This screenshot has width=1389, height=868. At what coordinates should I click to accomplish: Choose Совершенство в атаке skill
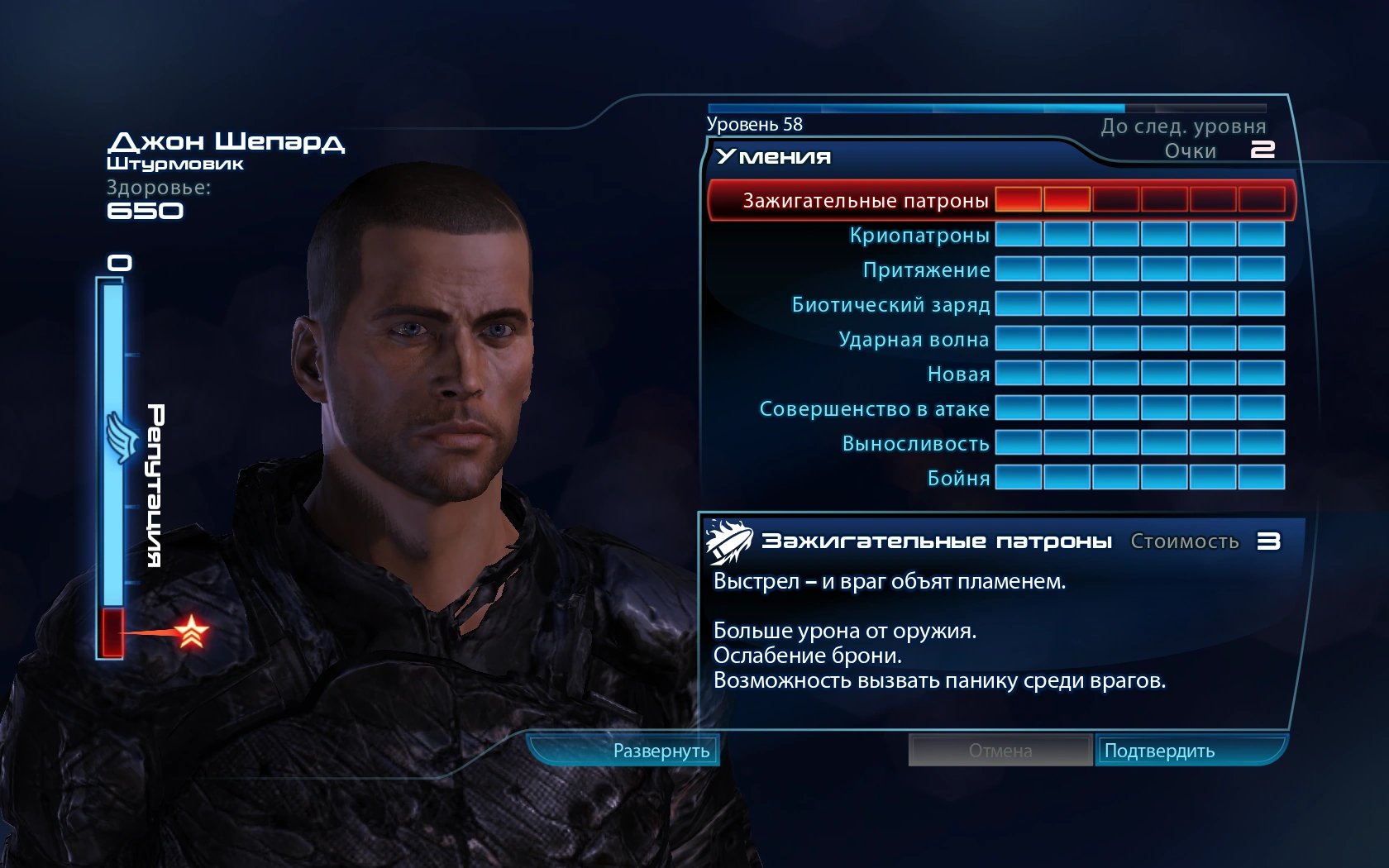pyautogui.click(x=874, y=409)
